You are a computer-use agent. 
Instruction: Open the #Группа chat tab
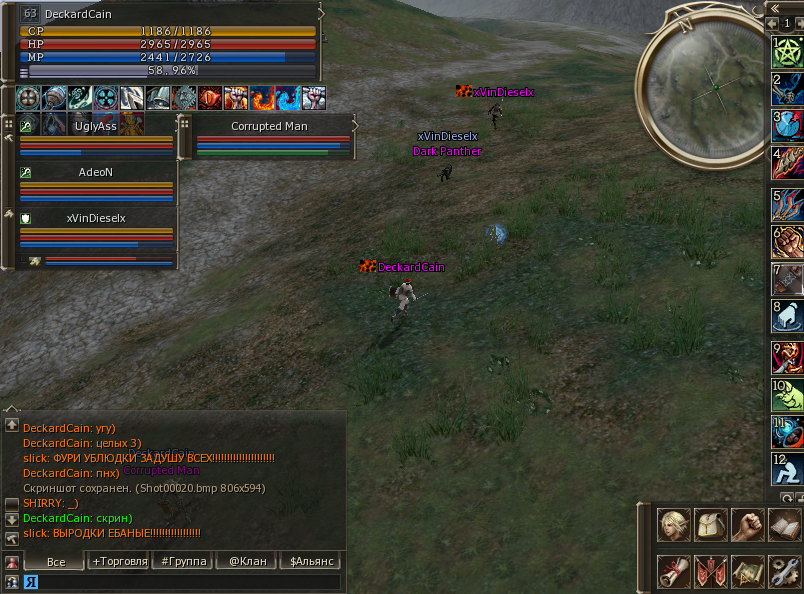click(x=185, y=561)
